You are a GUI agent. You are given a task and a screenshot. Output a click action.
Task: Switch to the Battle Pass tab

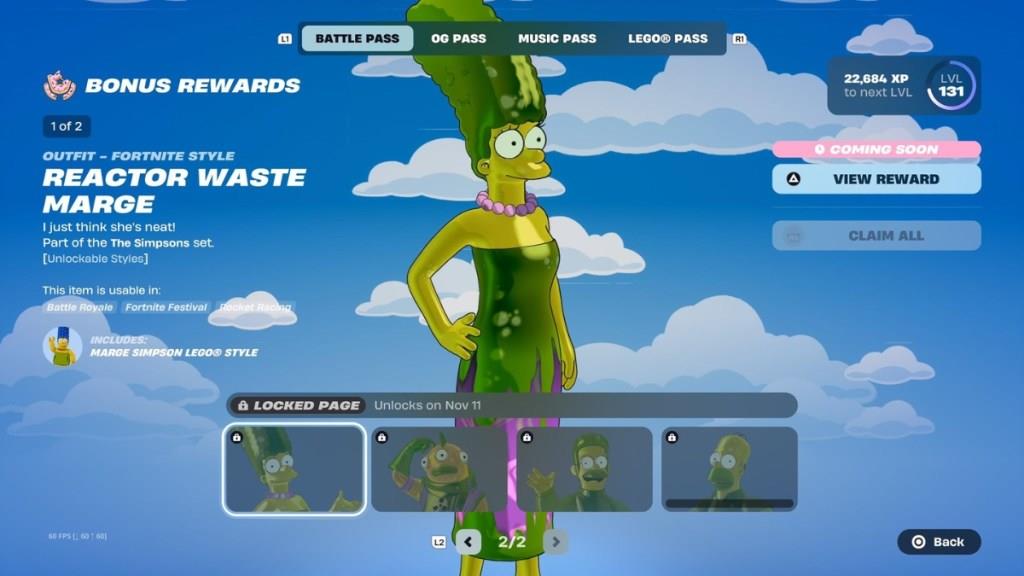[357, 39]
